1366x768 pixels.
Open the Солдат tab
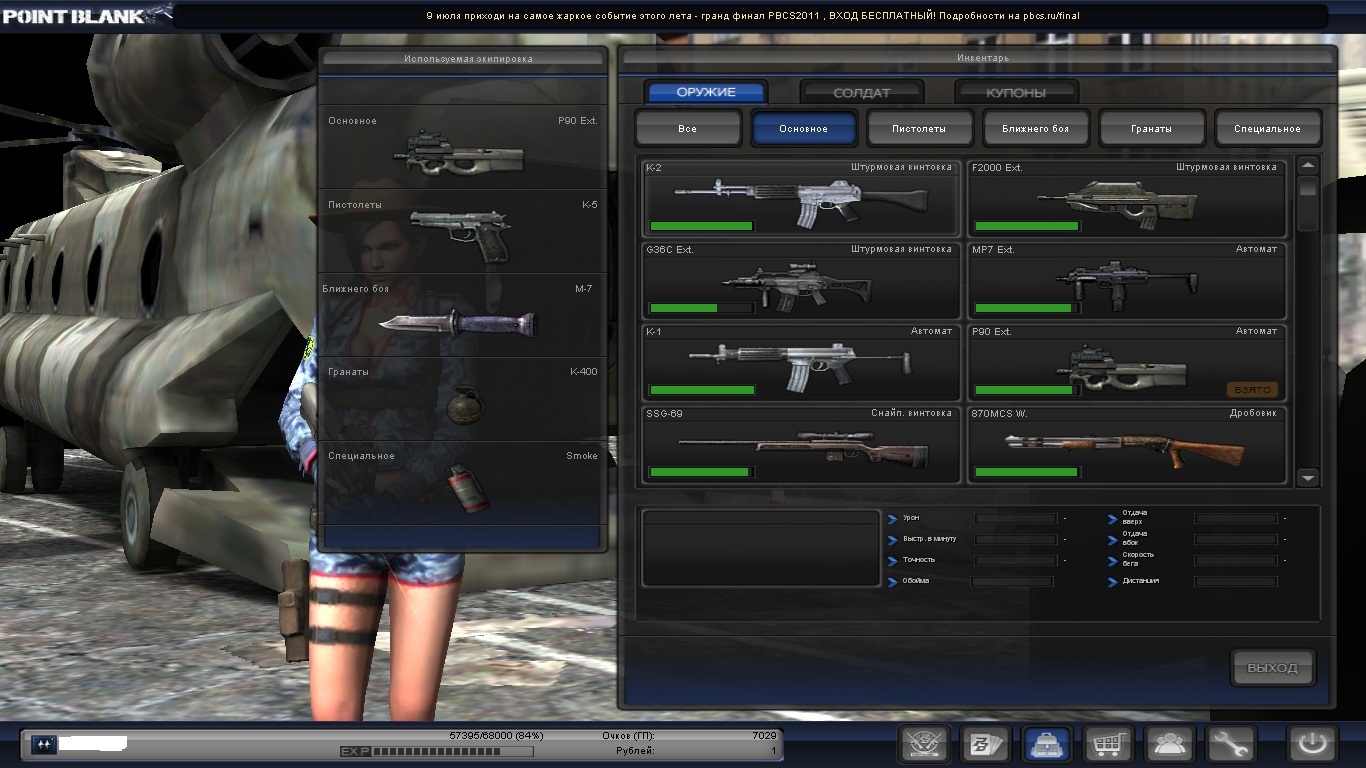861,93
